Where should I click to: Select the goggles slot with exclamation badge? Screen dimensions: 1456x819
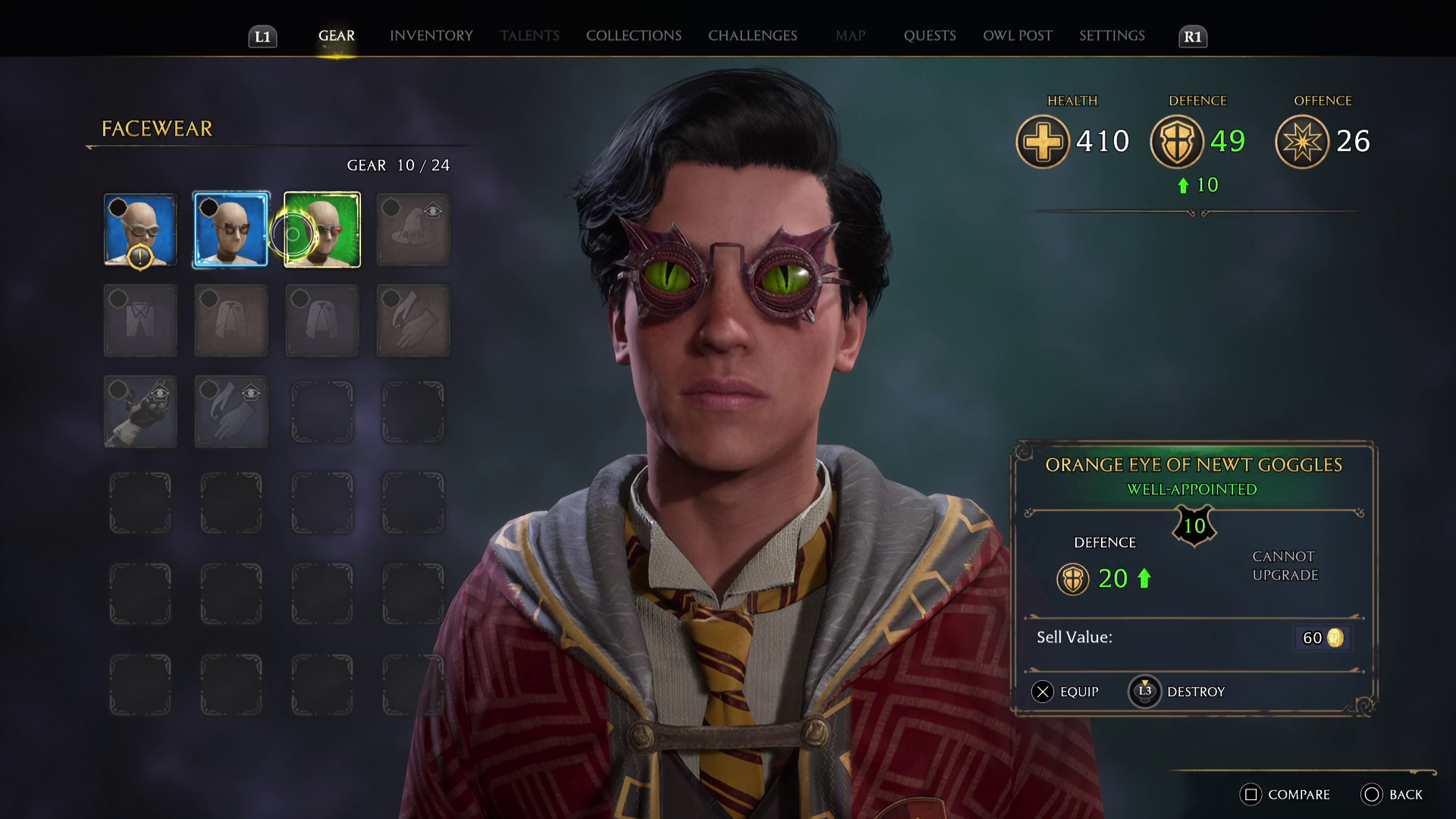[140, 230]
